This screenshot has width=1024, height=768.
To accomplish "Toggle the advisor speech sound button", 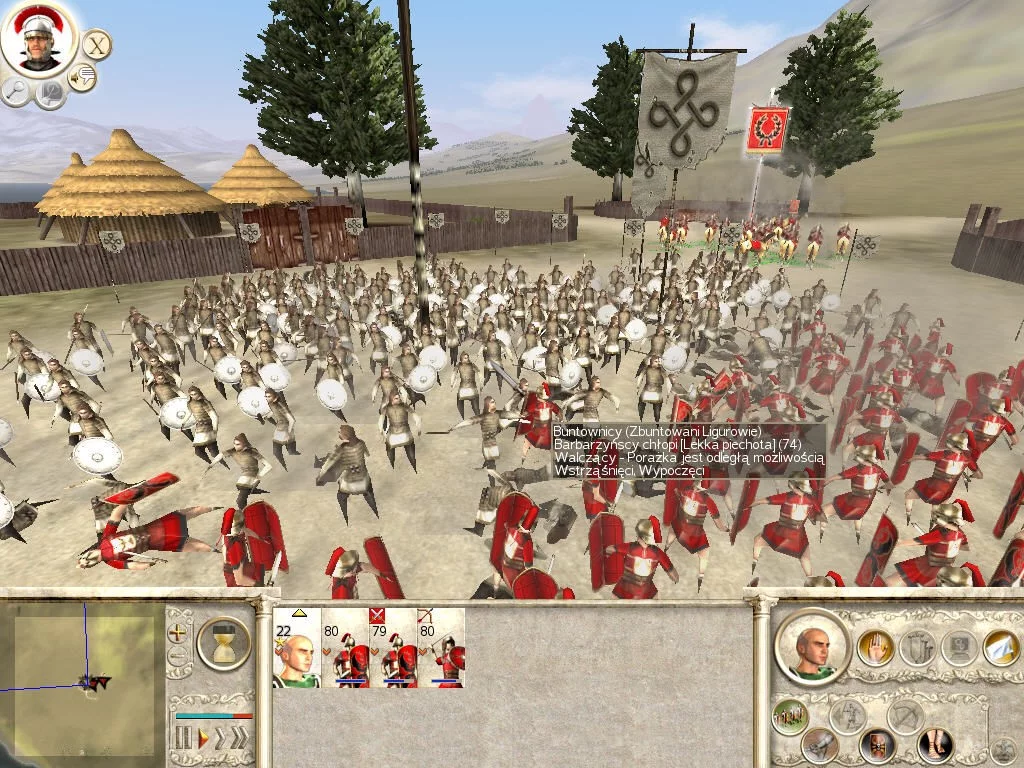I will (82, 77).
